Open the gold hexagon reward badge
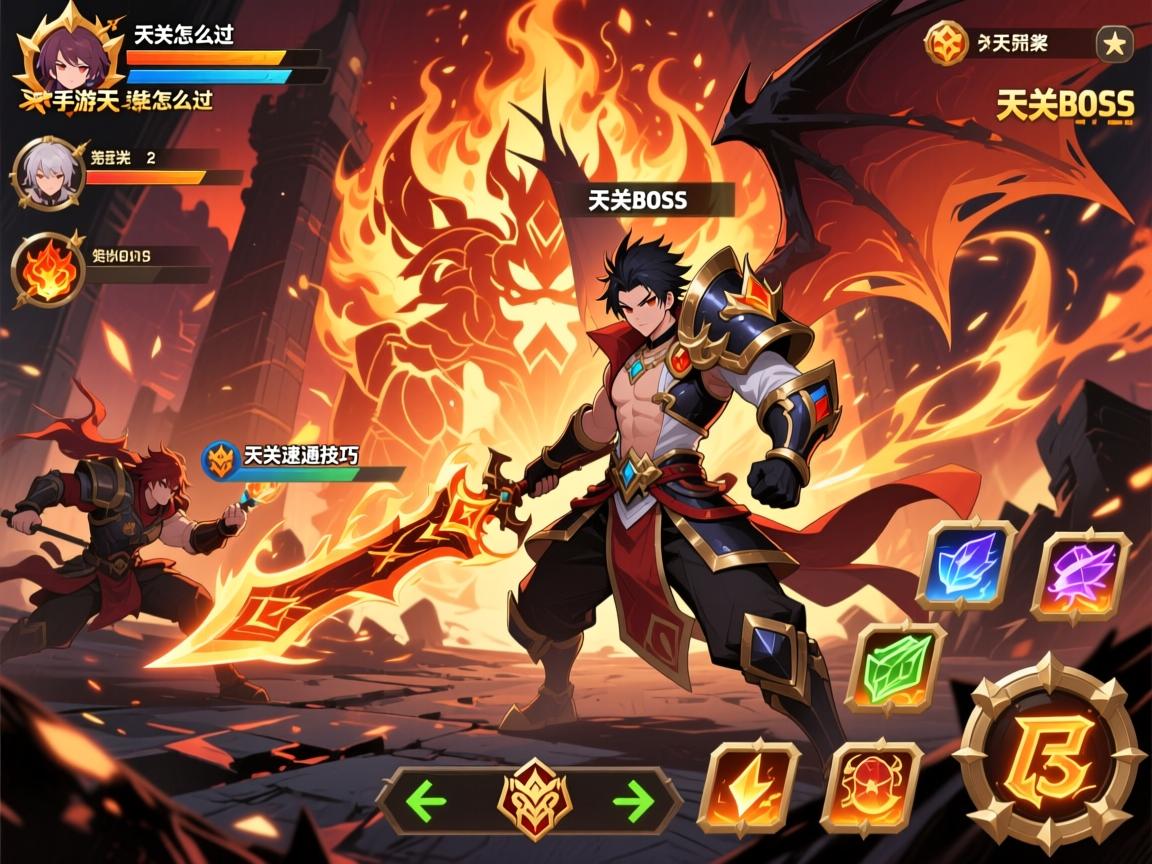 pos(945,43)
